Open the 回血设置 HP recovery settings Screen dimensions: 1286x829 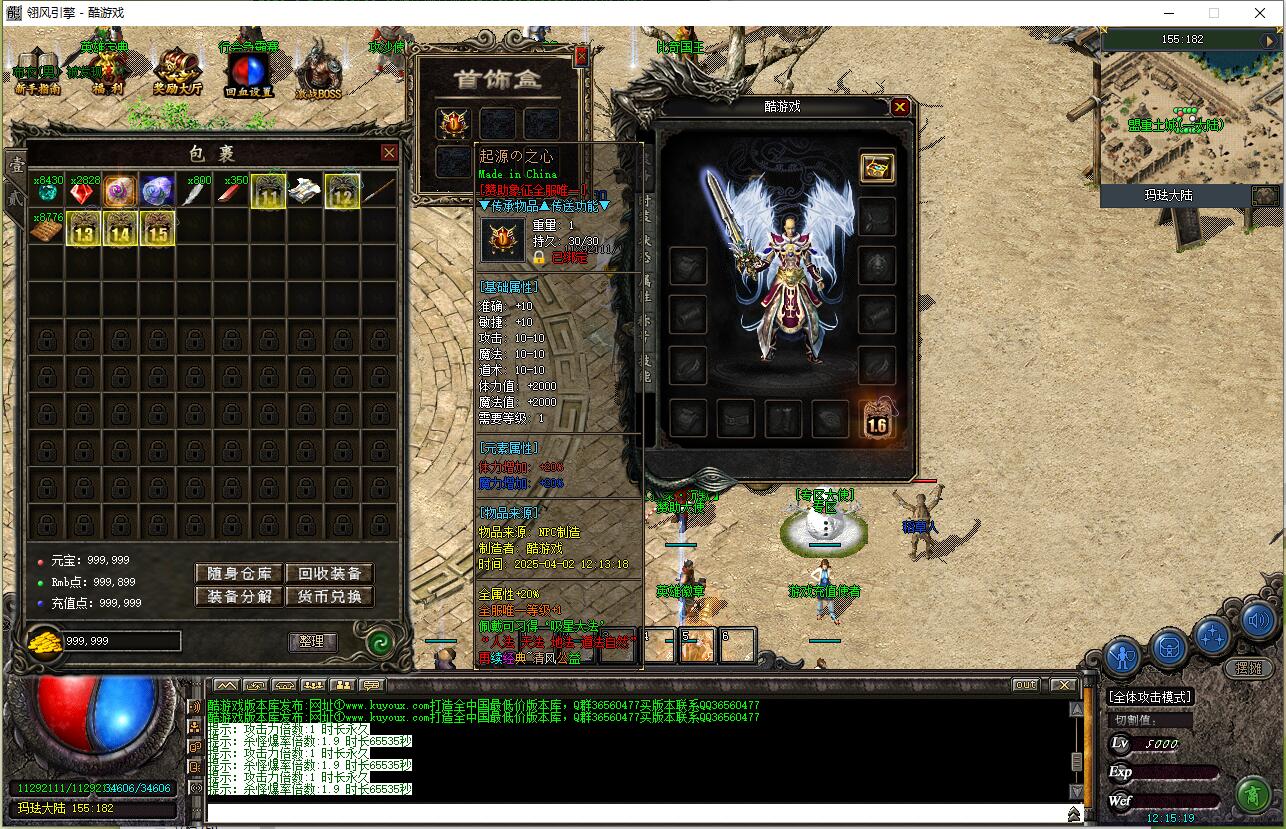pyautogui.click(x=247, y=72)
